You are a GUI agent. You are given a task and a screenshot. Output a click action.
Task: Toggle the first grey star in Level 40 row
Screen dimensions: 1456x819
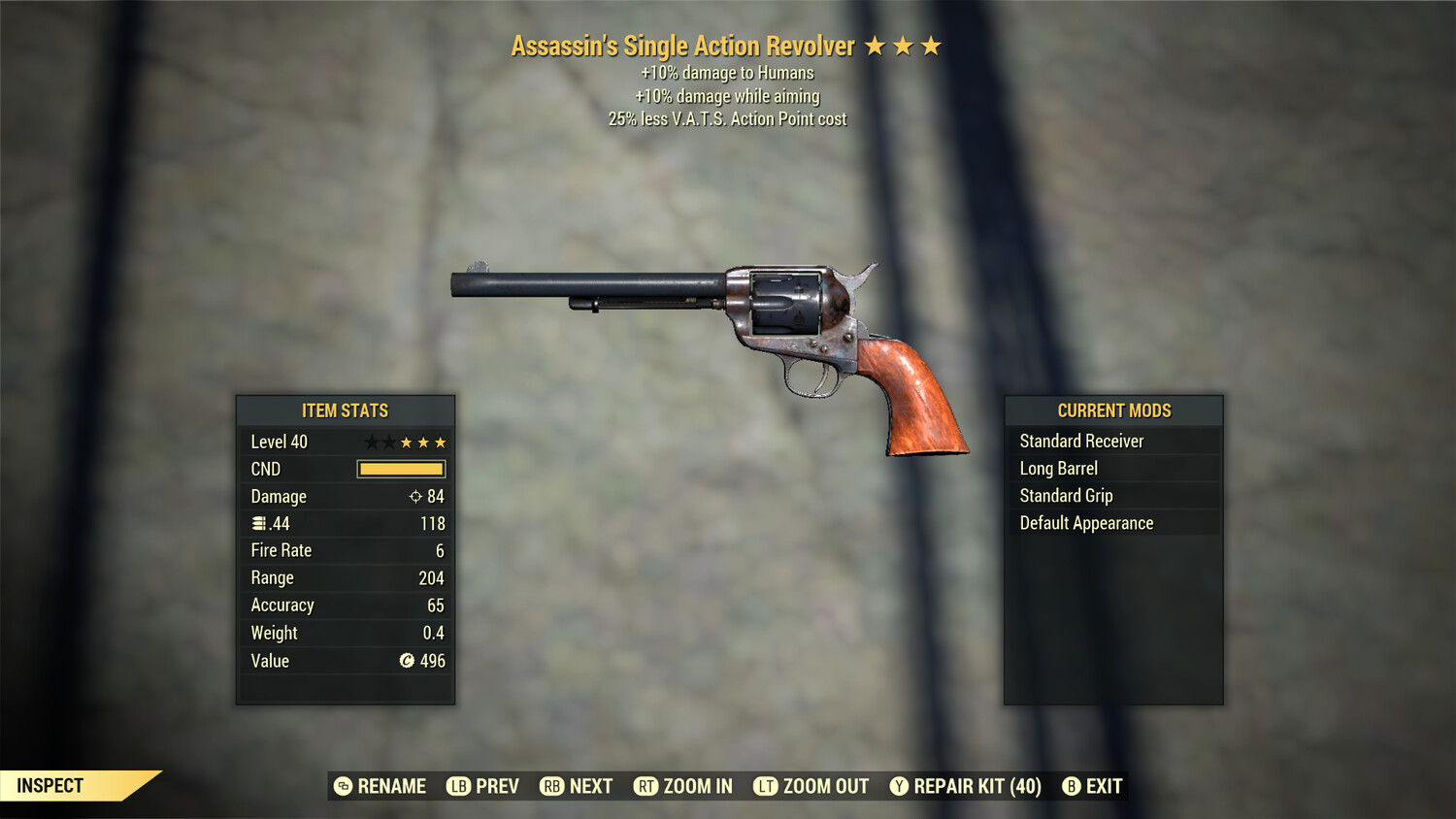tap(372, 442)
